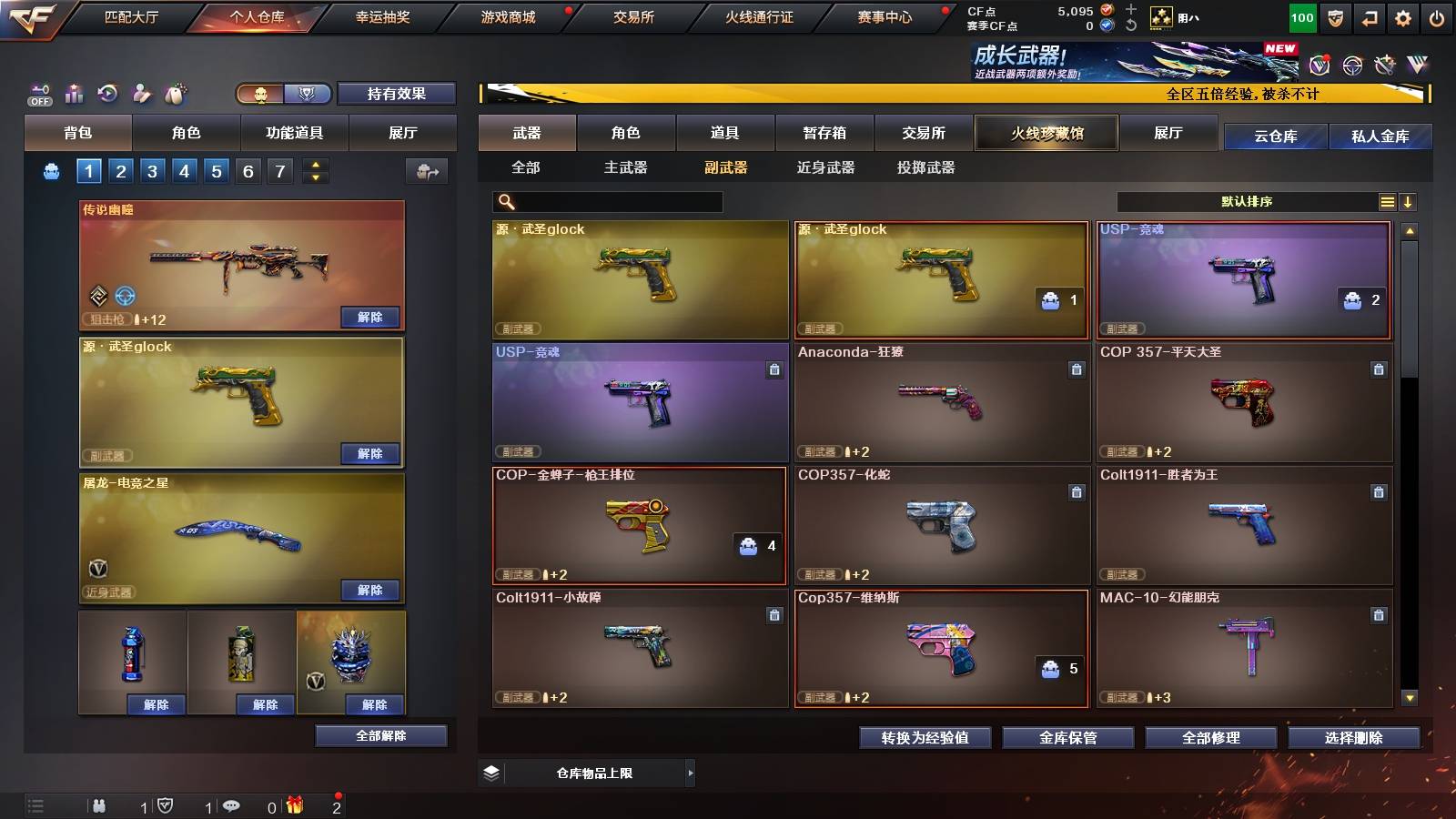Screen dimensions: 1456x819
Task: Click the list view icon beside 默认排序
Action: [x=1388, y=201]
